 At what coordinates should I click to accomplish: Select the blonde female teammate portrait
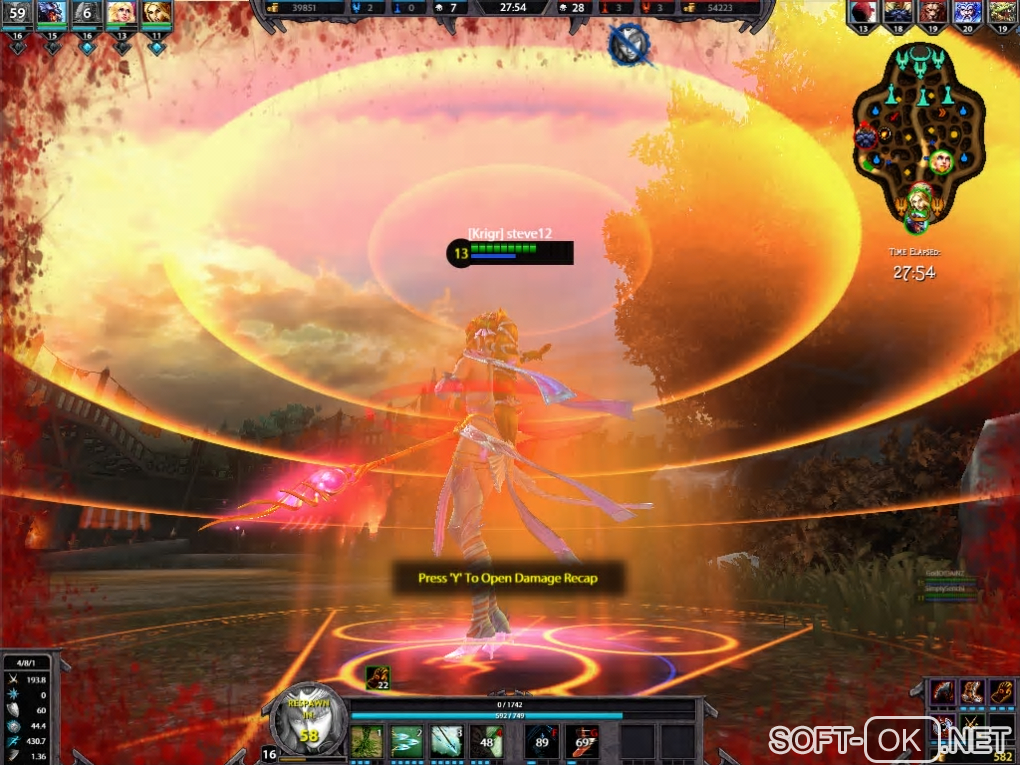pos(121,13)
